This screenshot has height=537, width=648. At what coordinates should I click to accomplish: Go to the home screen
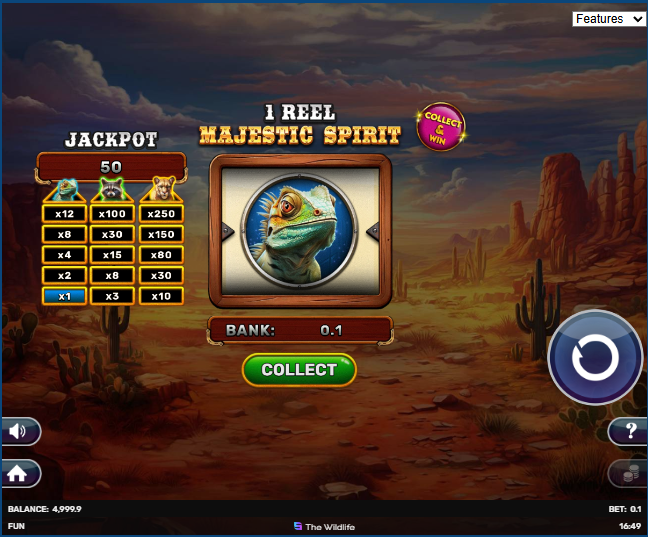(x=20, y=473)
